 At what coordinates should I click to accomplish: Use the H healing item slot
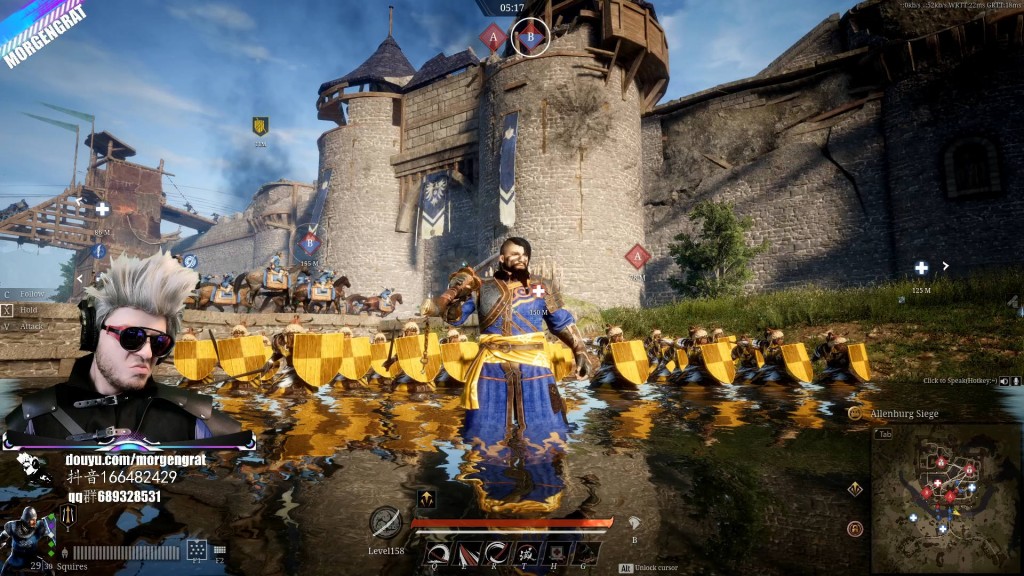tap(557, 553)
